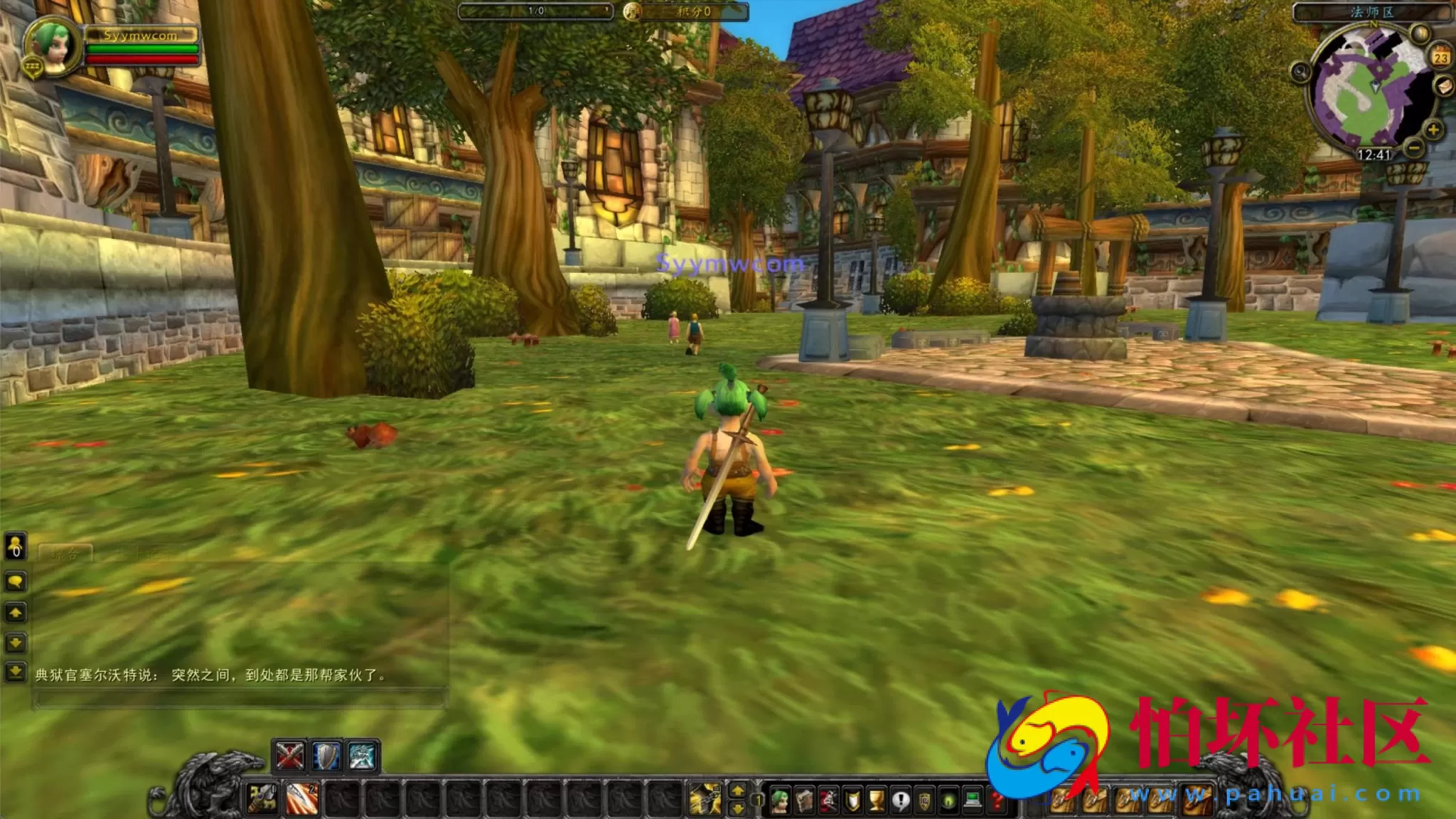The image size is (1456, 819).
Task: Click the magnifying glass icon left of the minimap
Action: [x=1300, y=70]
